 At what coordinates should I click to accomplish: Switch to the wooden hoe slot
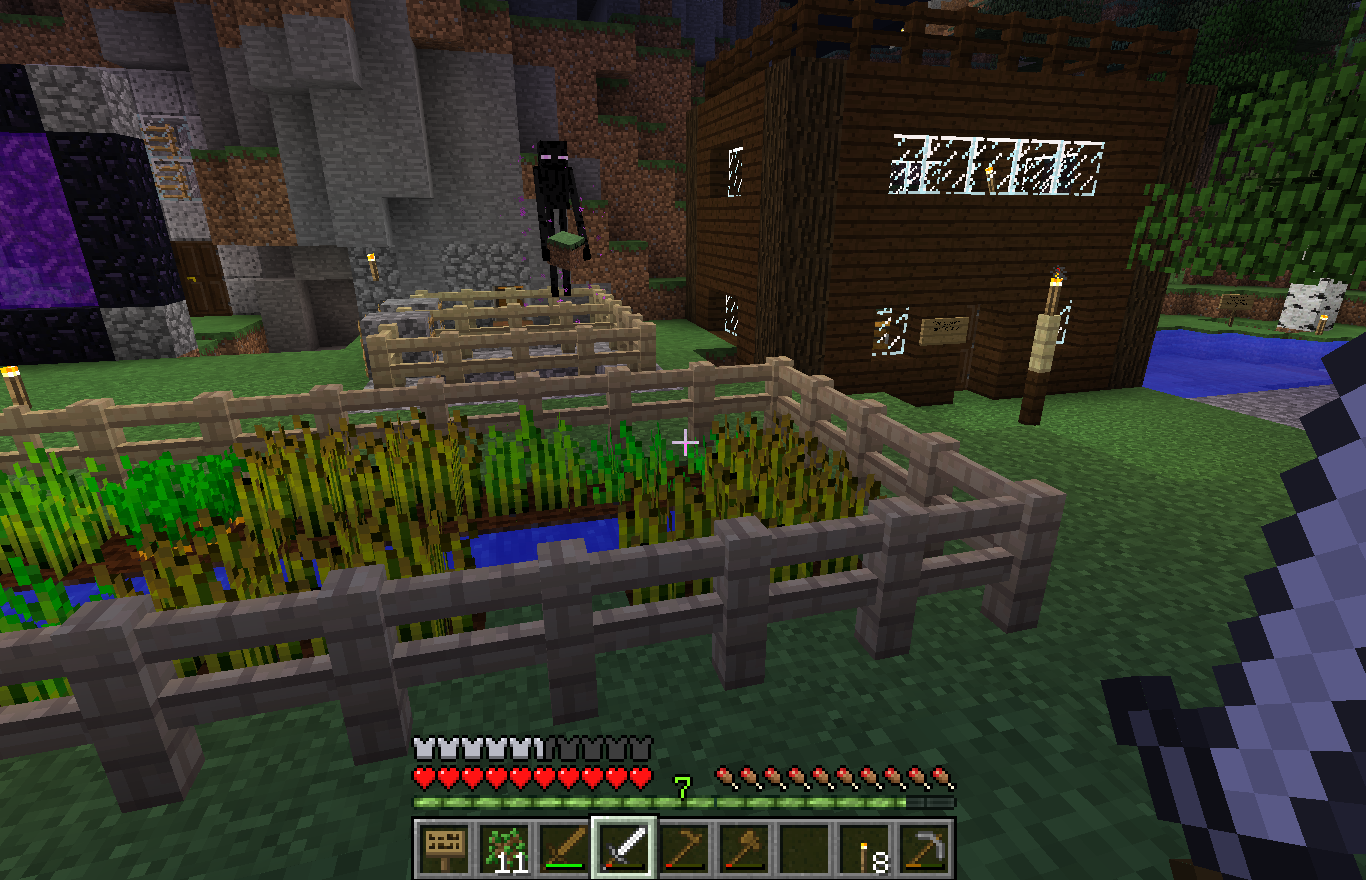point(684,848)
